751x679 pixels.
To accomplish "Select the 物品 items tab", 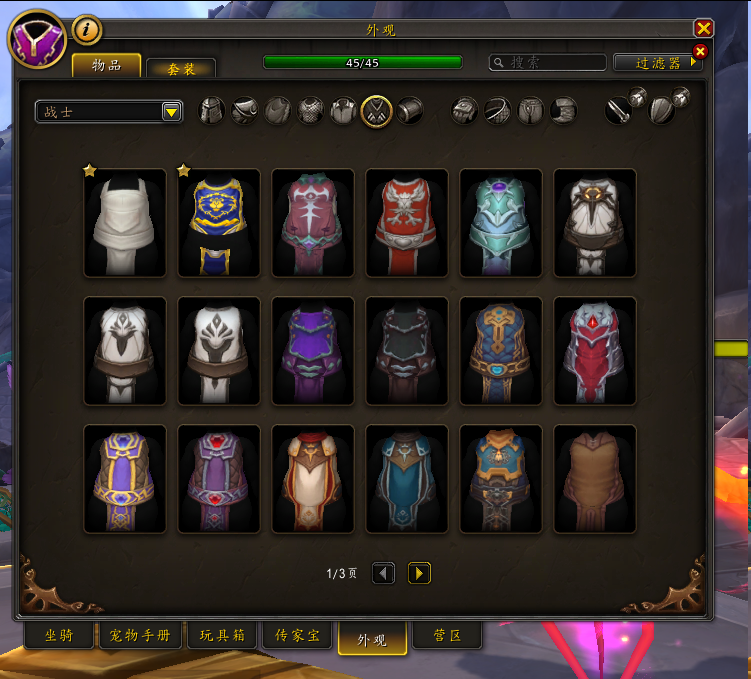I will (106, 65).
